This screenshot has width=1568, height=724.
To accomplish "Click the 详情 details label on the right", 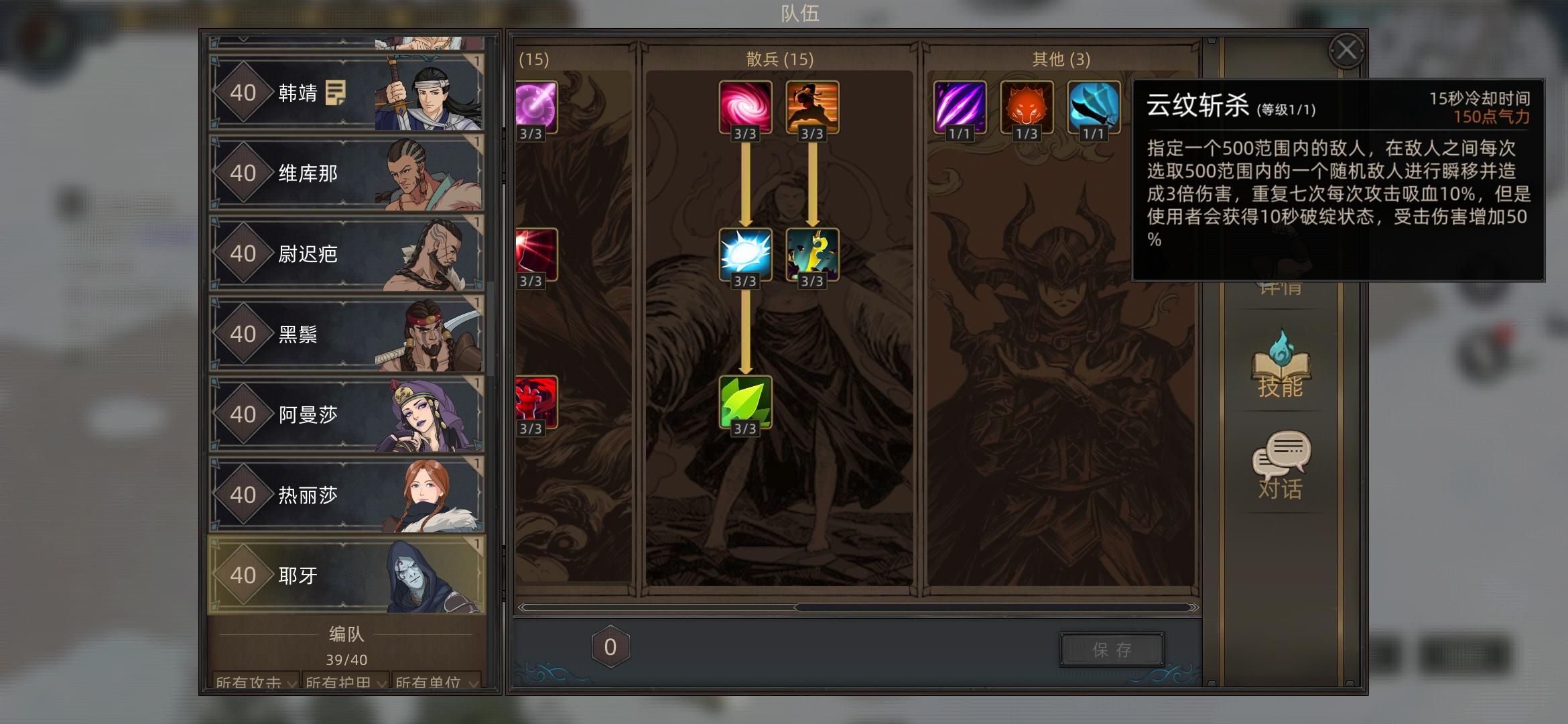I will (1281, 288).
